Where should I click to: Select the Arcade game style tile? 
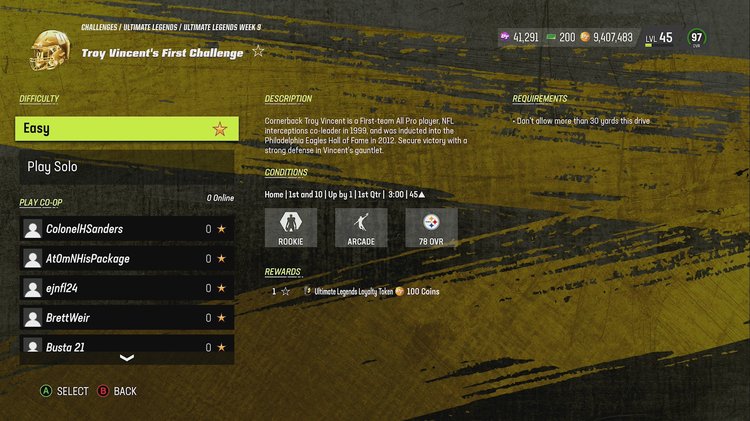[x=361, y=227]
